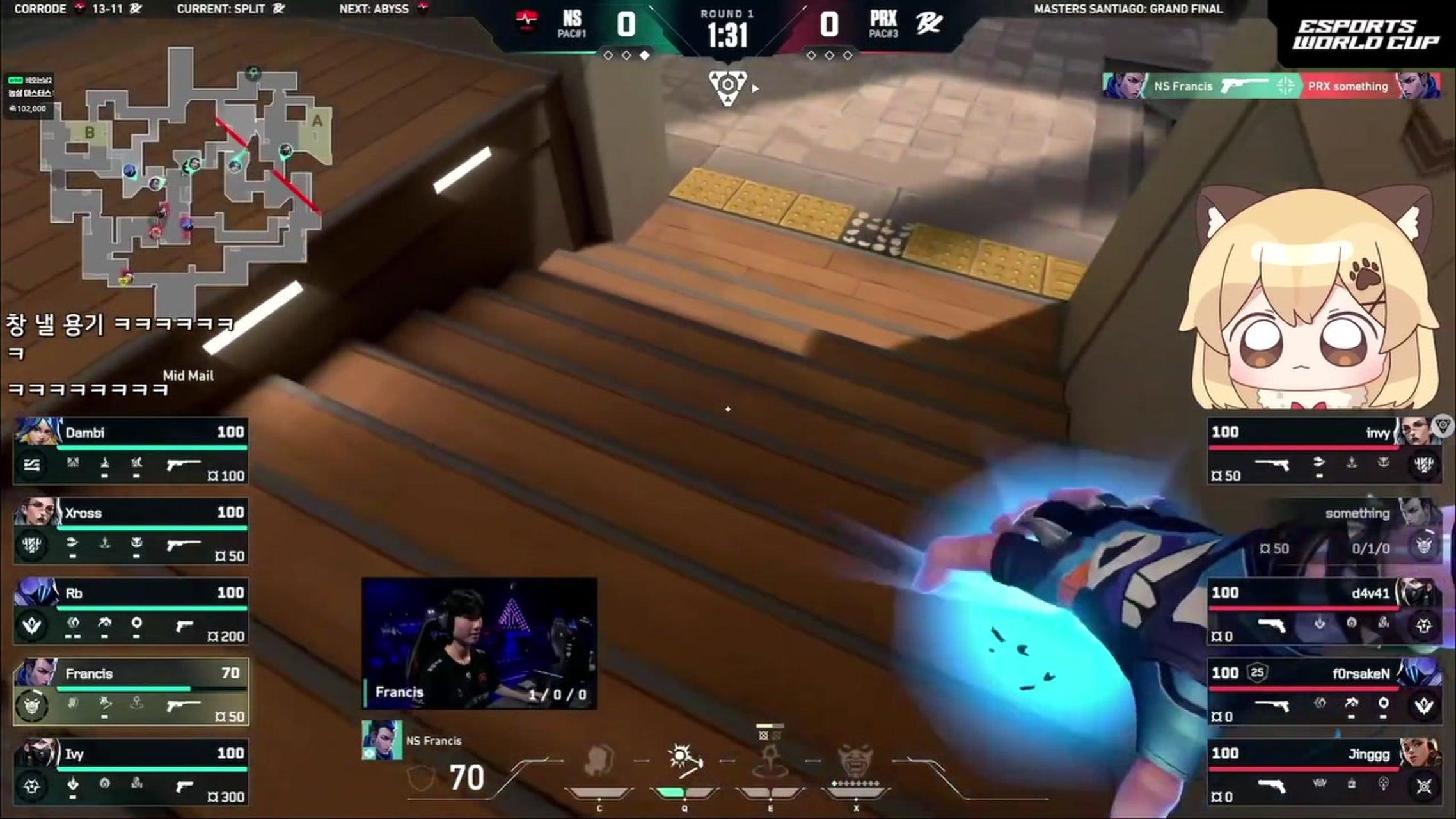
Task: Pick Jinggg's player card
Action: click(1324, 772)
